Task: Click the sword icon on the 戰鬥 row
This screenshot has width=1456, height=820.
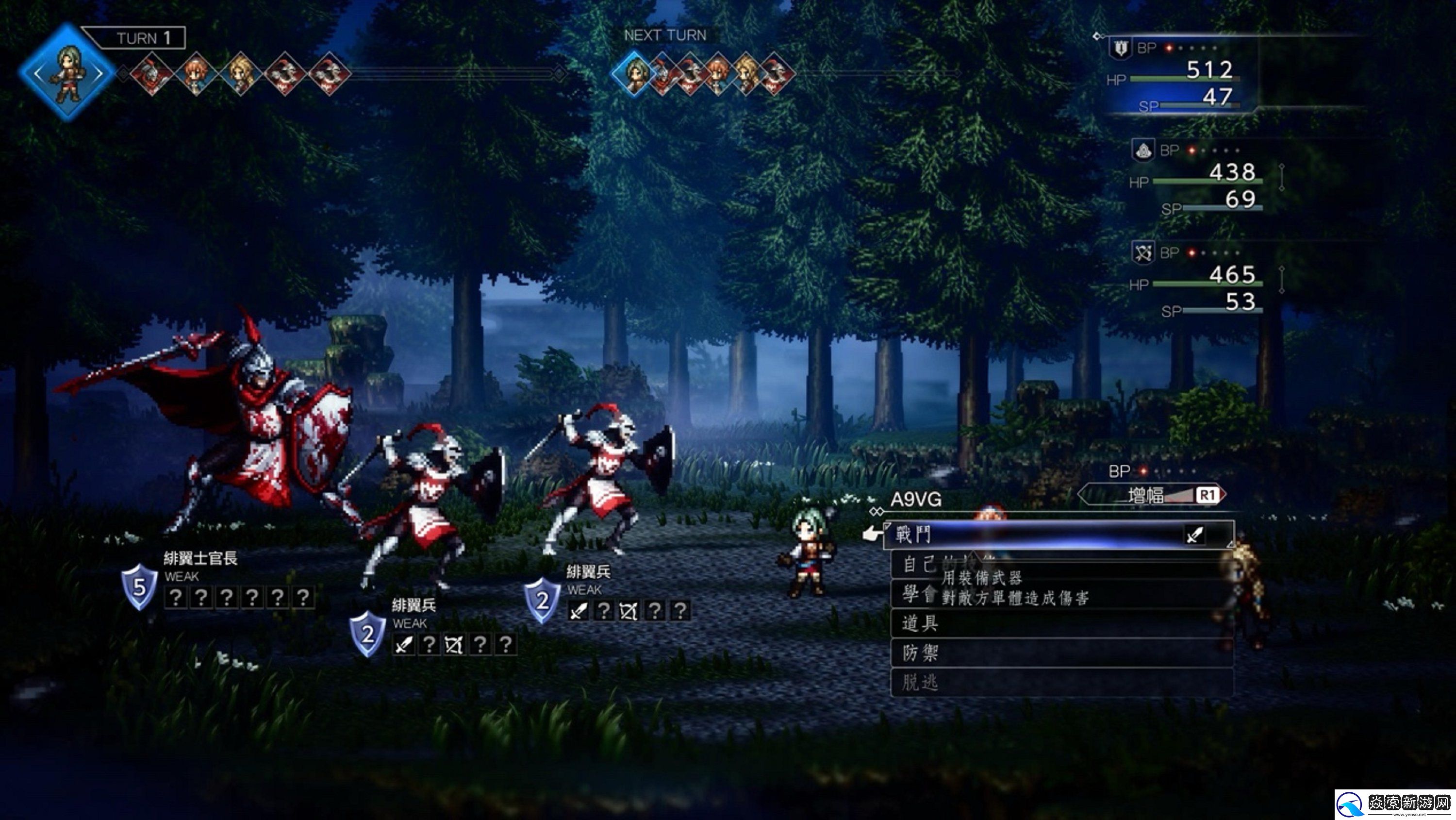Action: (x=1194, y=535)
